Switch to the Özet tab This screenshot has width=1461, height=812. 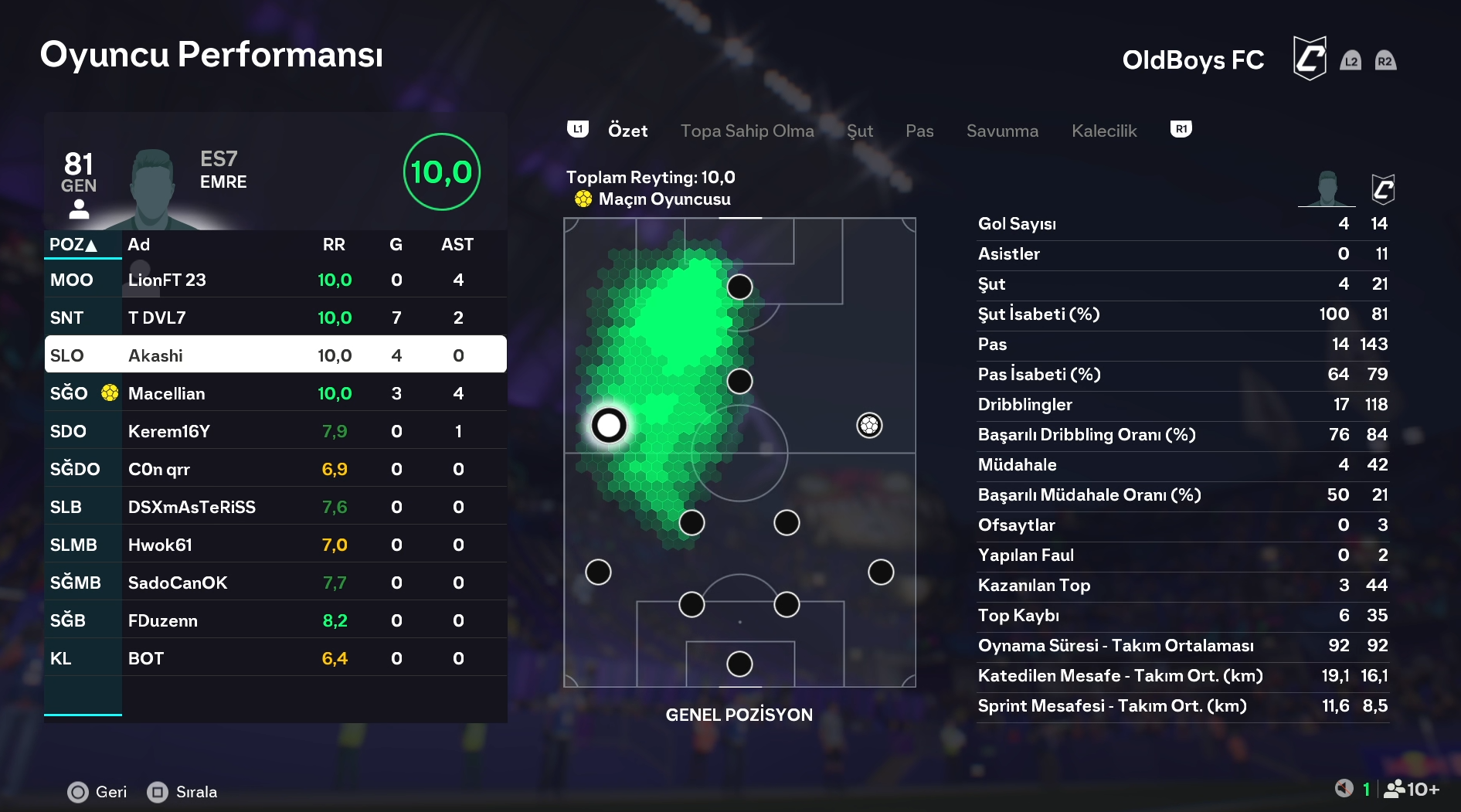click(x=627, y=131)
